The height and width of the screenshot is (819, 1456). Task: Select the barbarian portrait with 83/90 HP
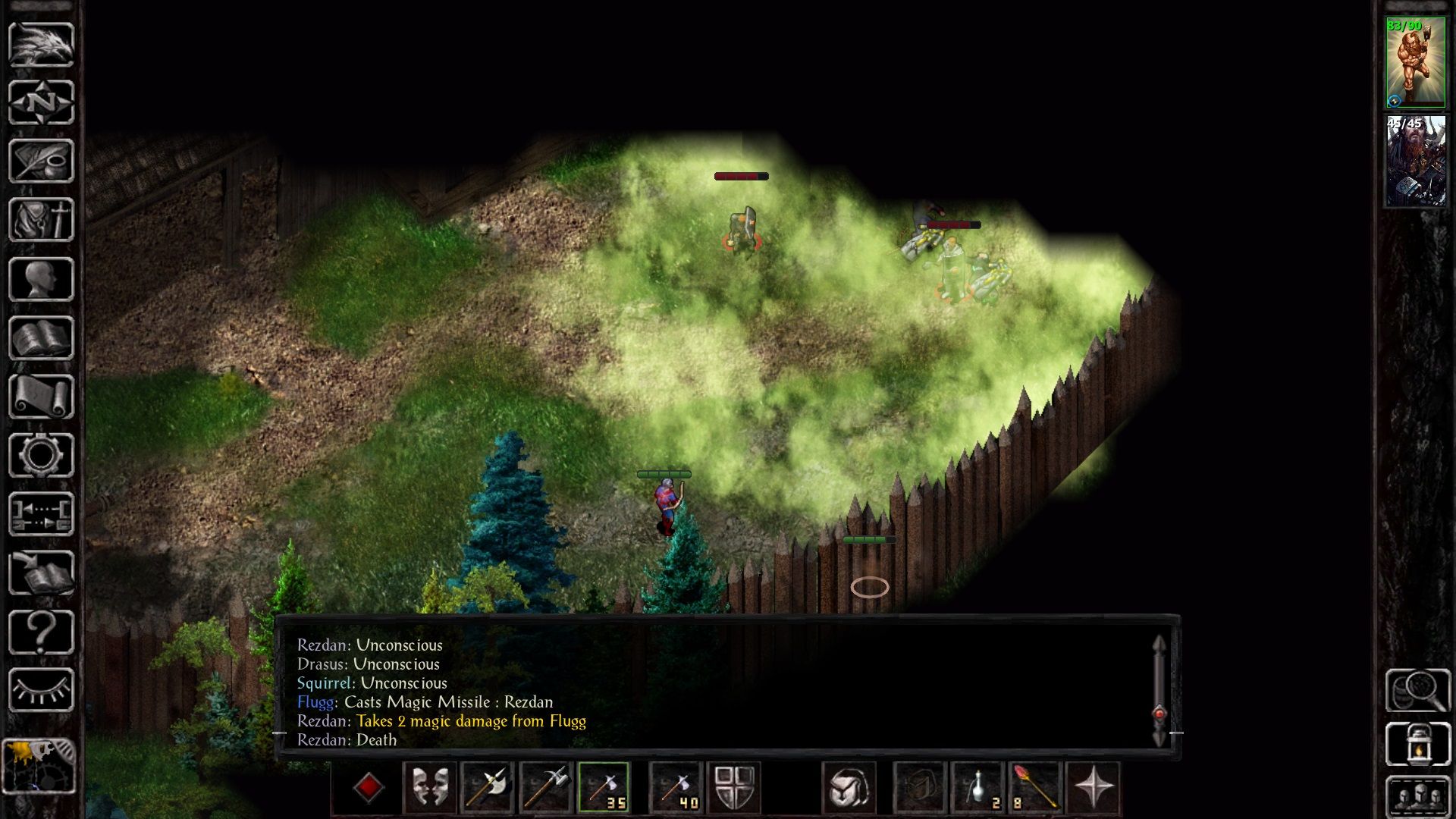pyautogui.click(x=1415, y=62)
